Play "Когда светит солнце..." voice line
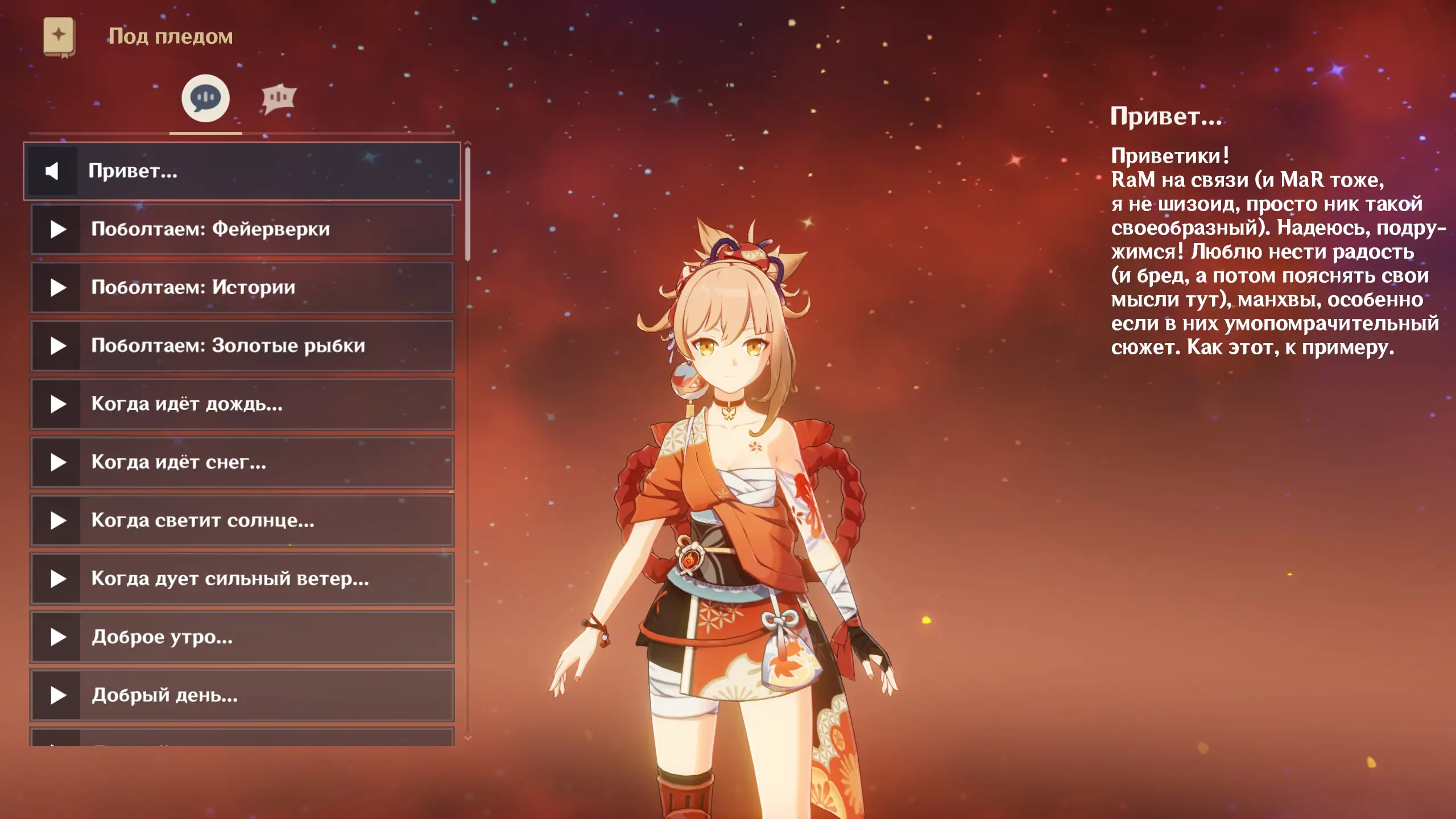Image resolution: width=1456 pixels, height=819 pixels. [242, 521]
